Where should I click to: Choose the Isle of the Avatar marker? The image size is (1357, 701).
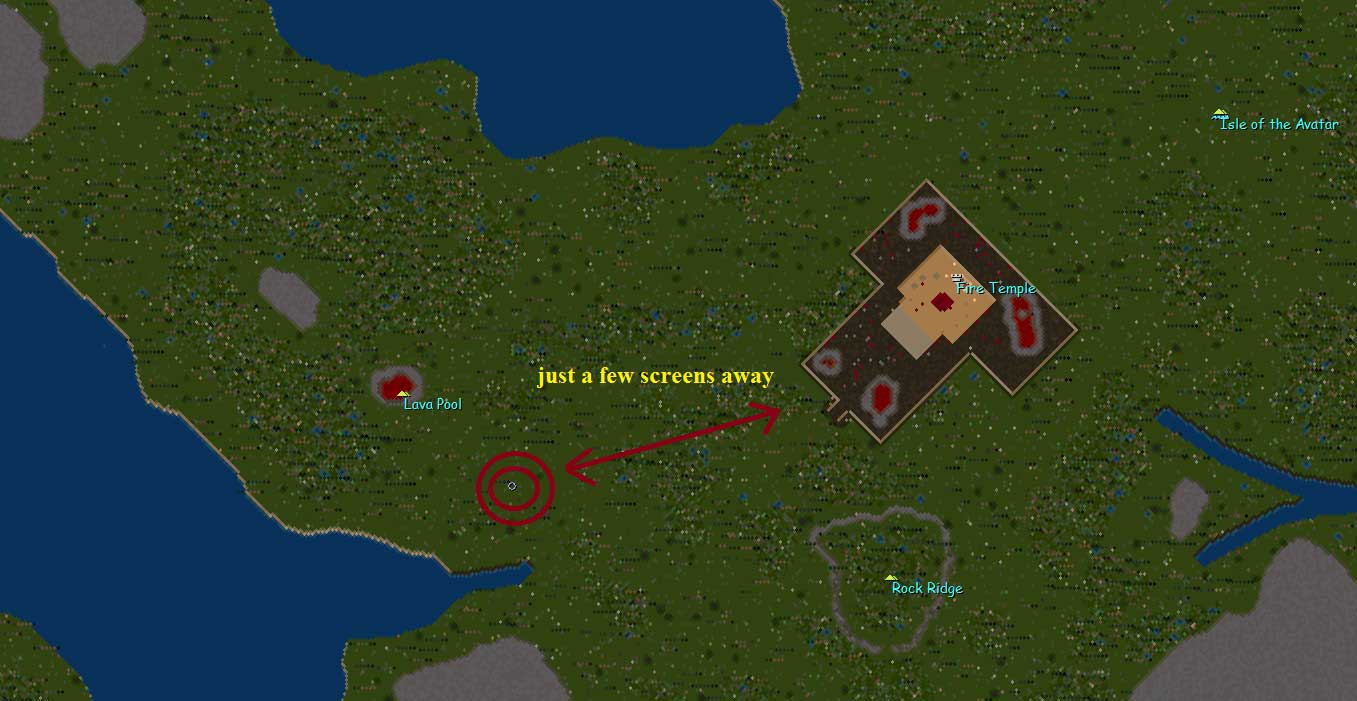click(x=1219, y=114)
